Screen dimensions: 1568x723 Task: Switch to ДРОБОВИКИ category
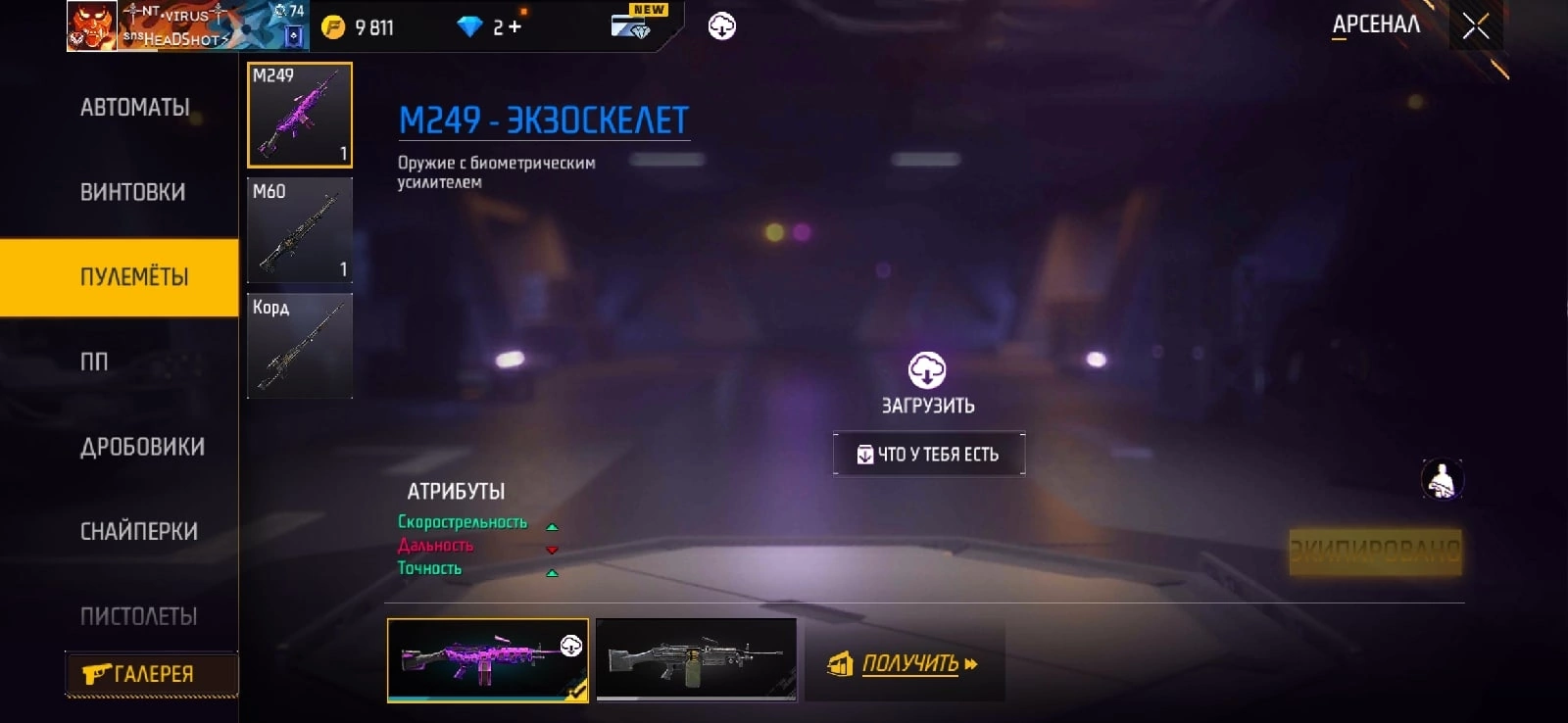pyautogui.click(x=142, y=447)
